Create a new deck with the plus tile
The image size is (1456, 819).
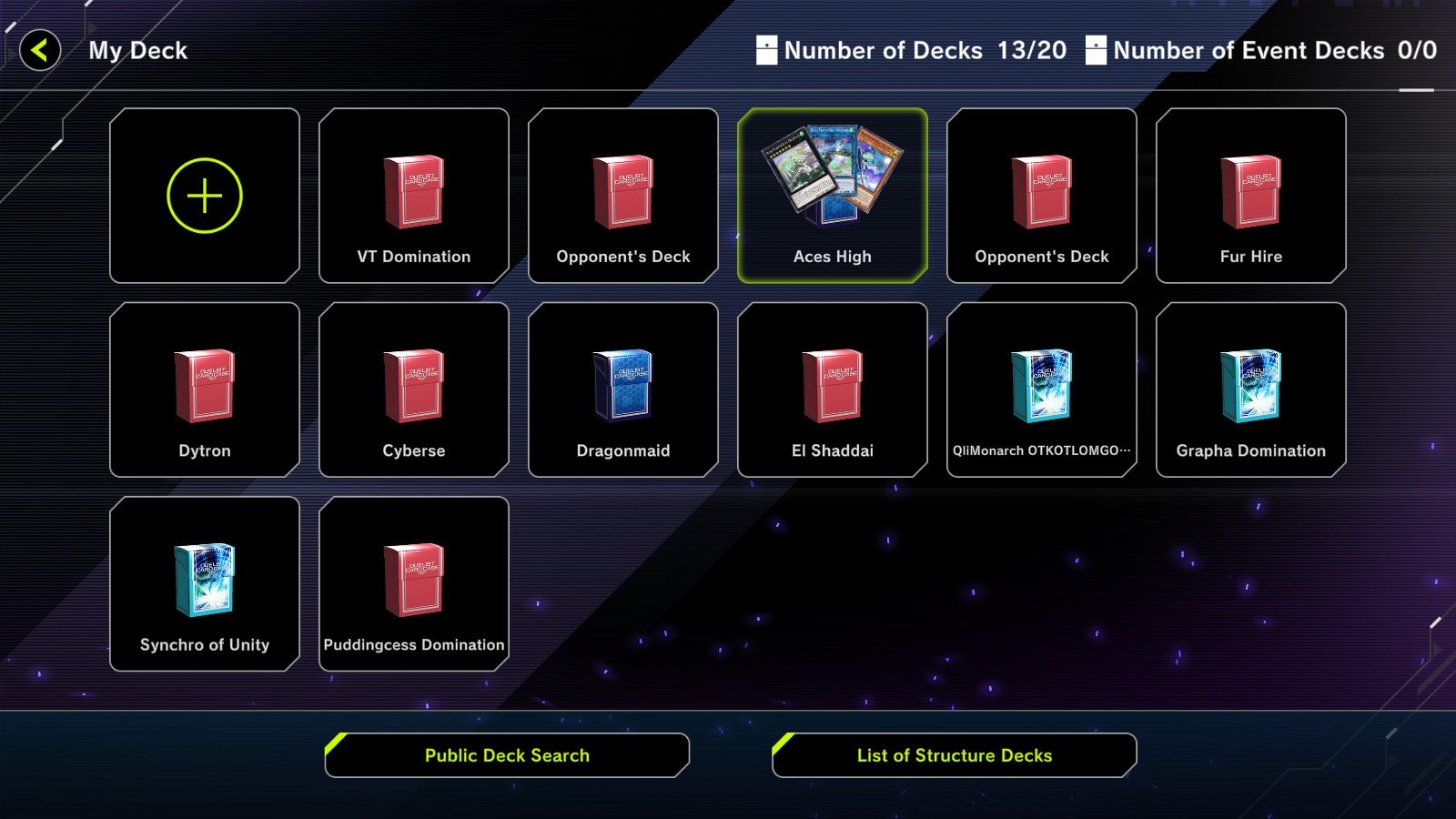(205, 196)
